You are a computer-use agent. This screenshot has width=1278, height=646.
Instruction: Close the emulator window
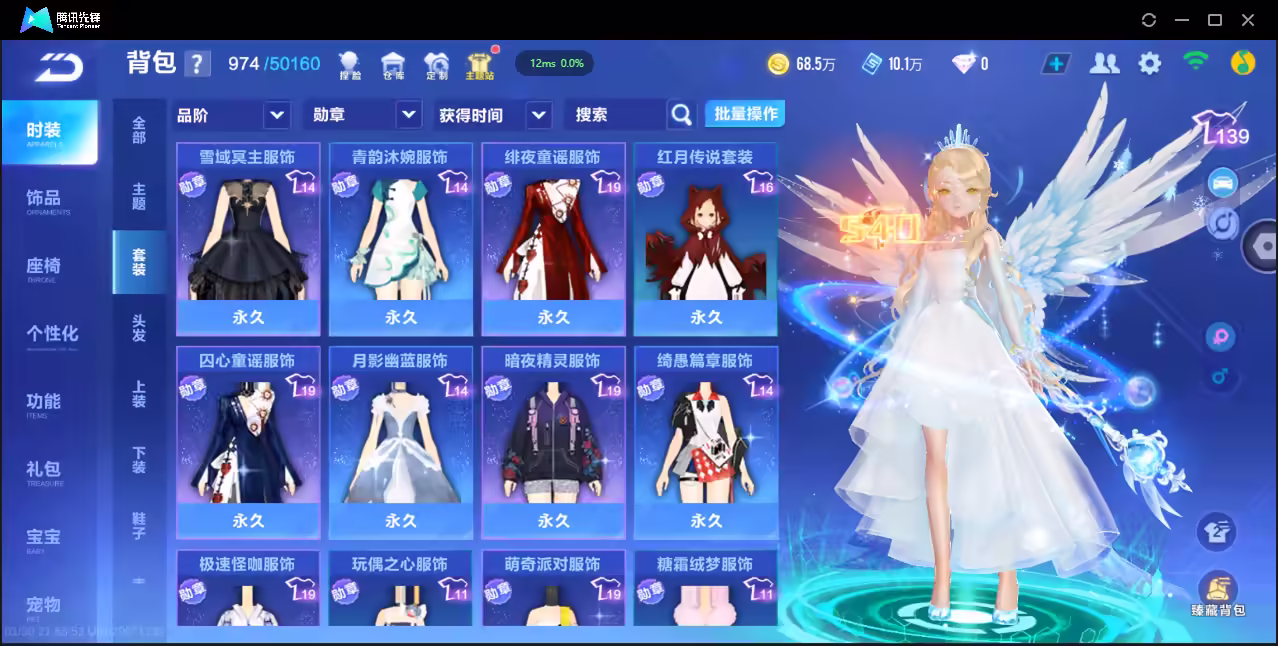1248,20
